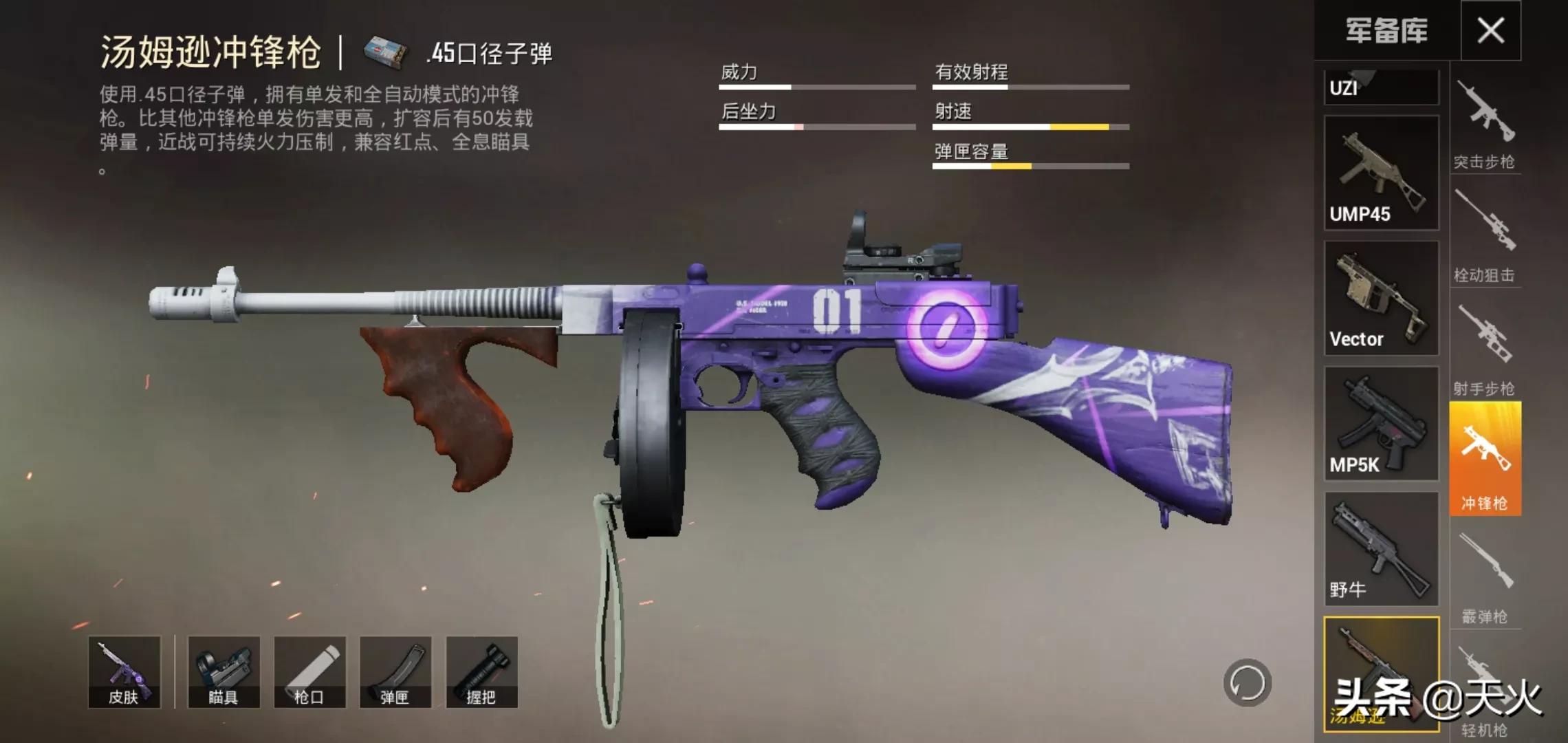Click the circular rotate weapon button
This screenshot has width=1568, height=743.
tap(1247, 682)
